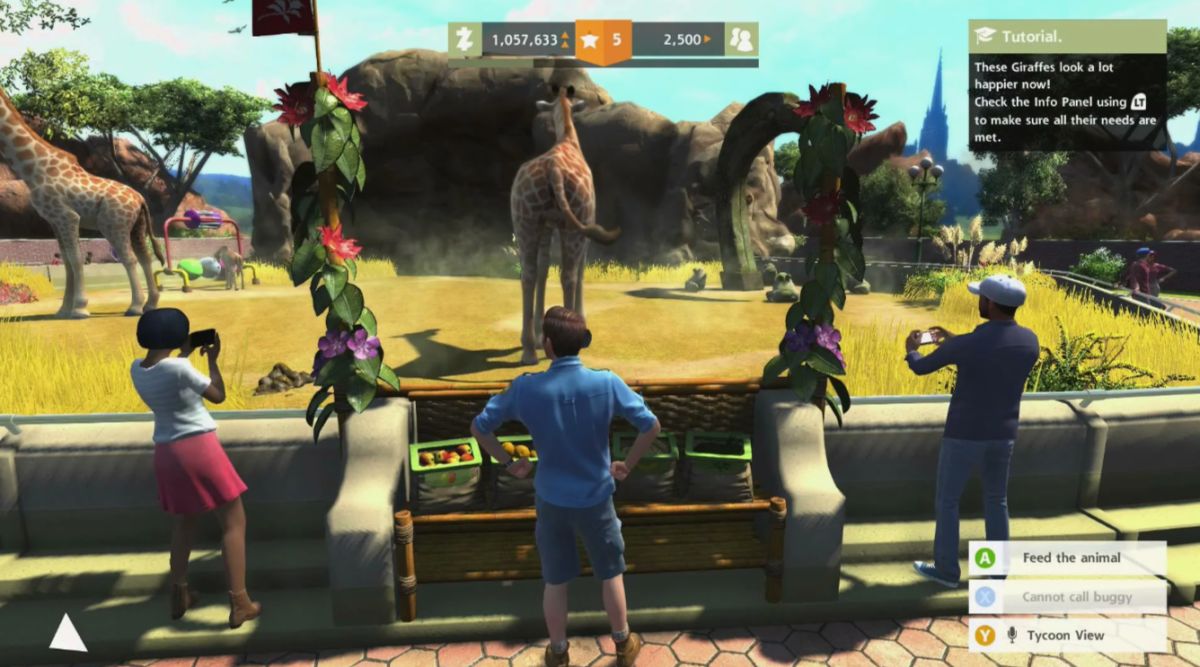
Task: Switch to Tycoon View
Action: point(1066,635)
